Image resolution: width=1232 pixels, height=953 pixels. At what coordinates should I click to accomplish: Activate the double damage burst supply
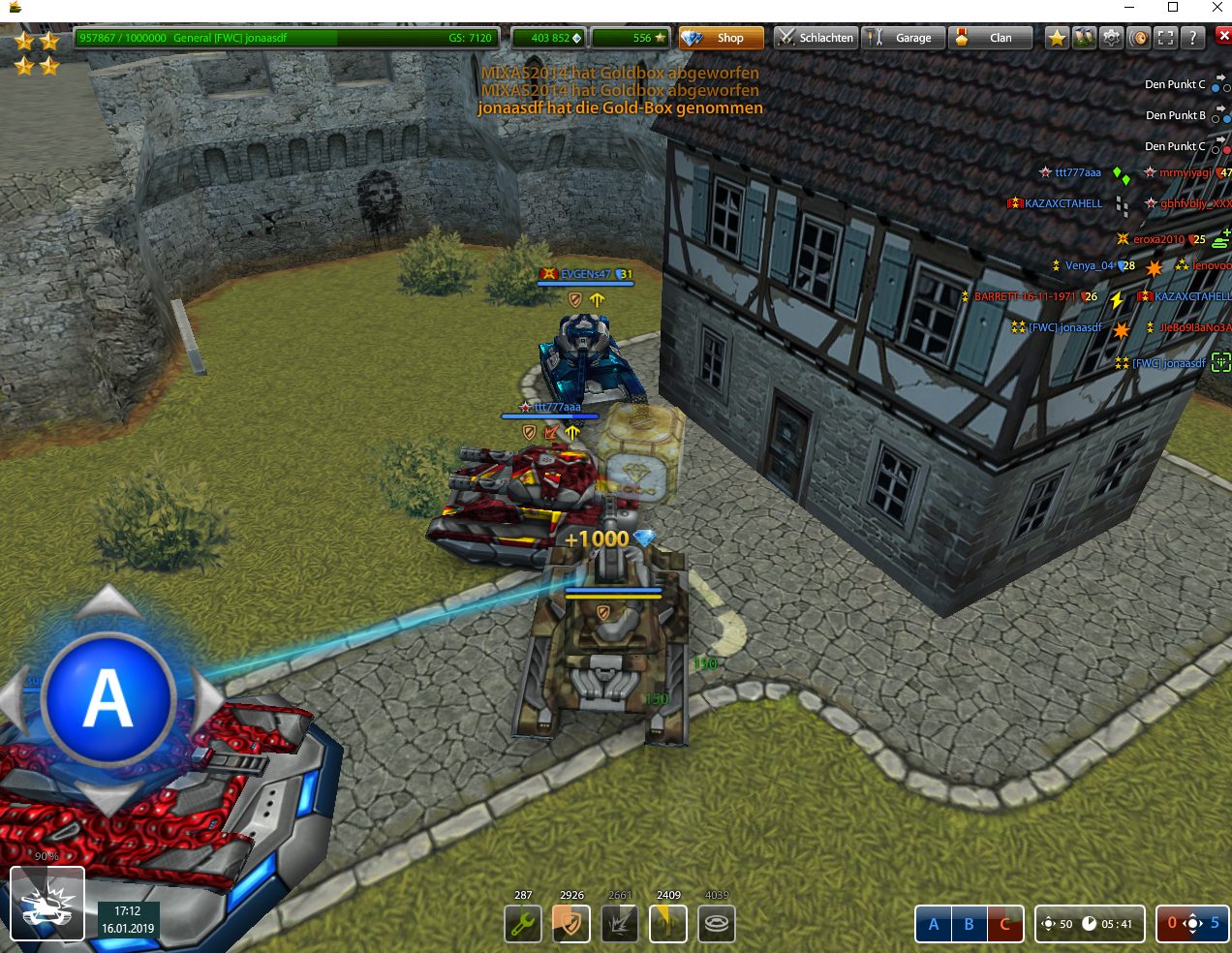point(620,923)
